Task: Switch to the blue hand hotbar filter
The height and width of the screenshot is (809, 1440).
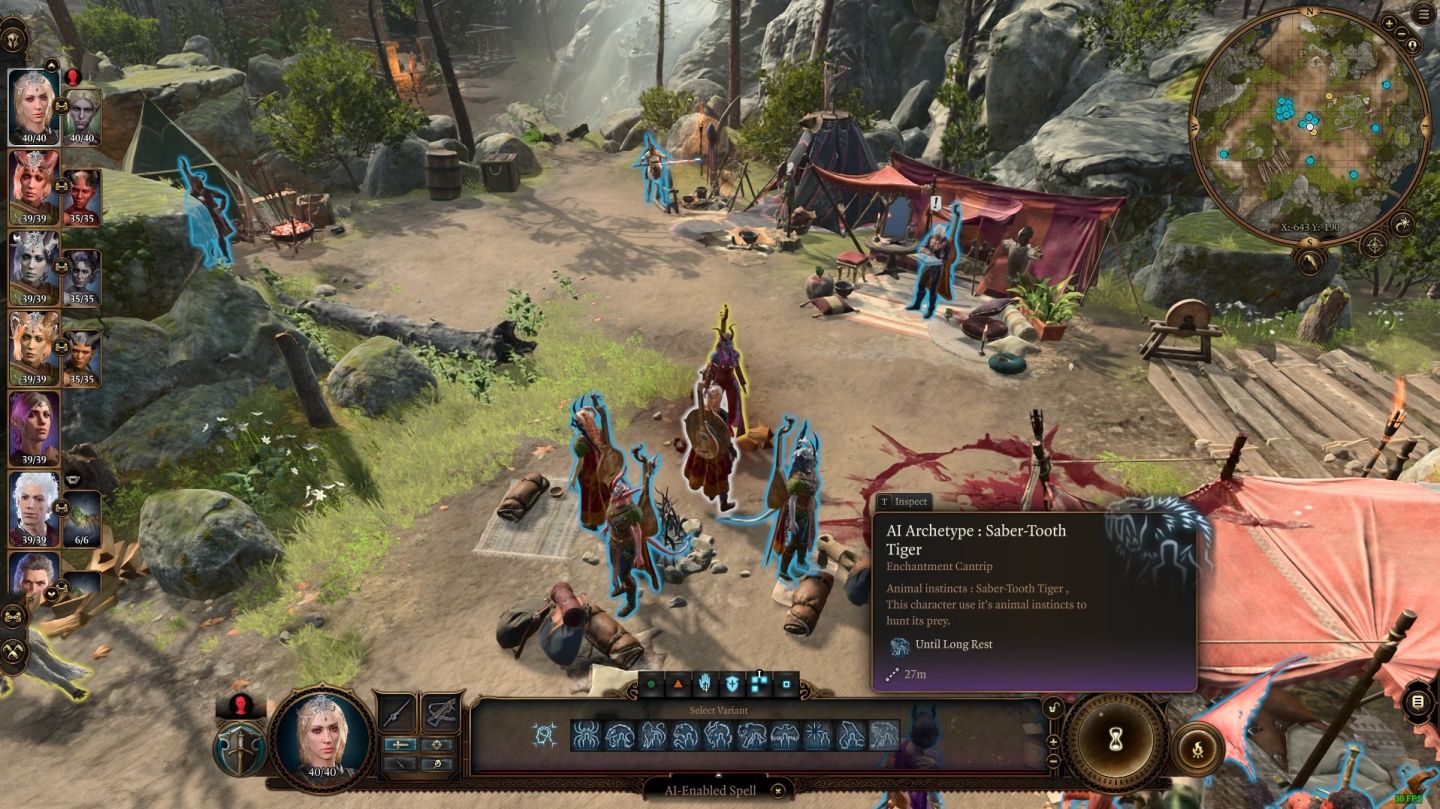Action: 705,685
